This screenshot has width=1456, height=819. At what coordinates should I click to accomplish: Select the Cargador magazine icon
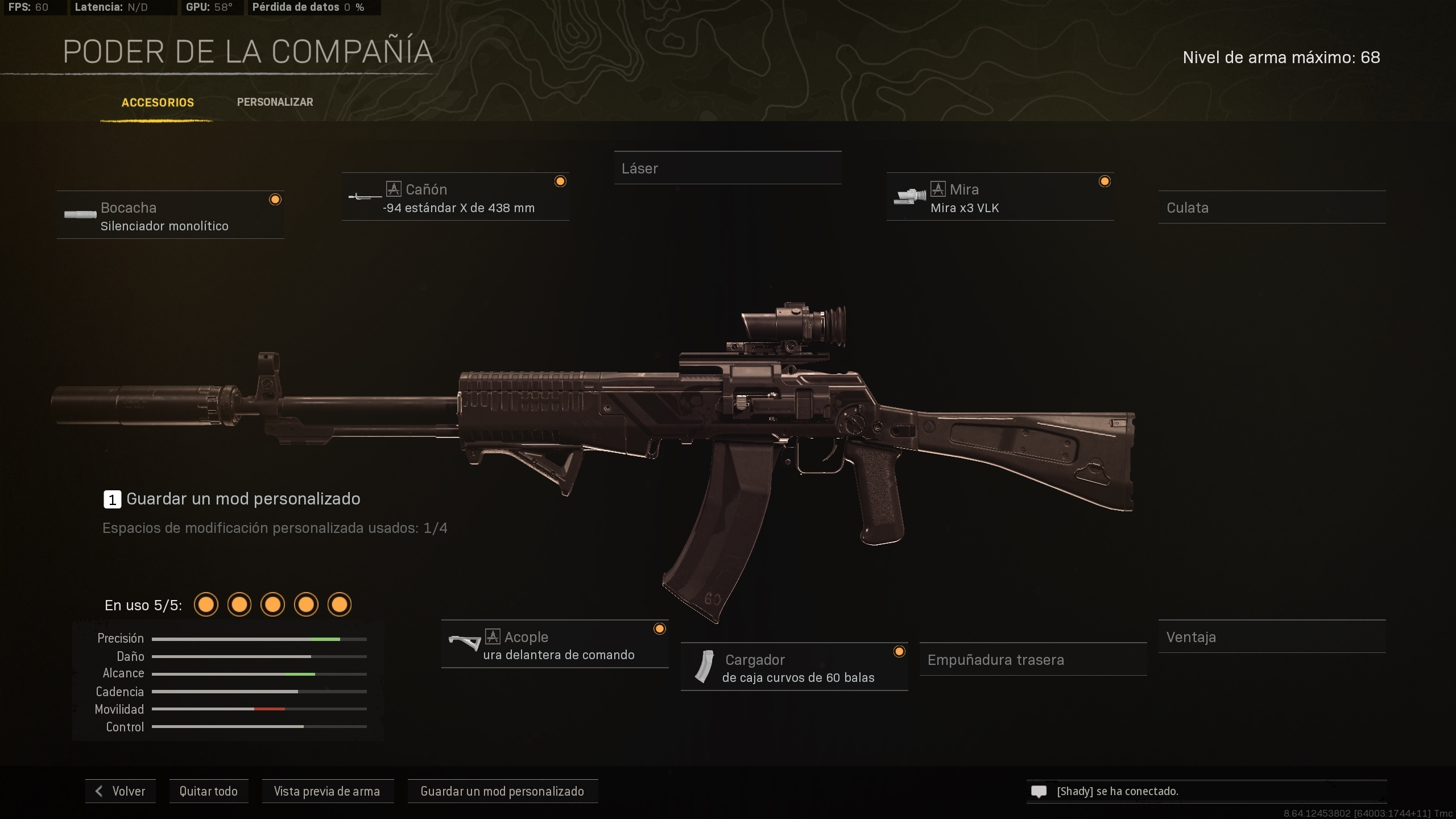click(705, 667)
